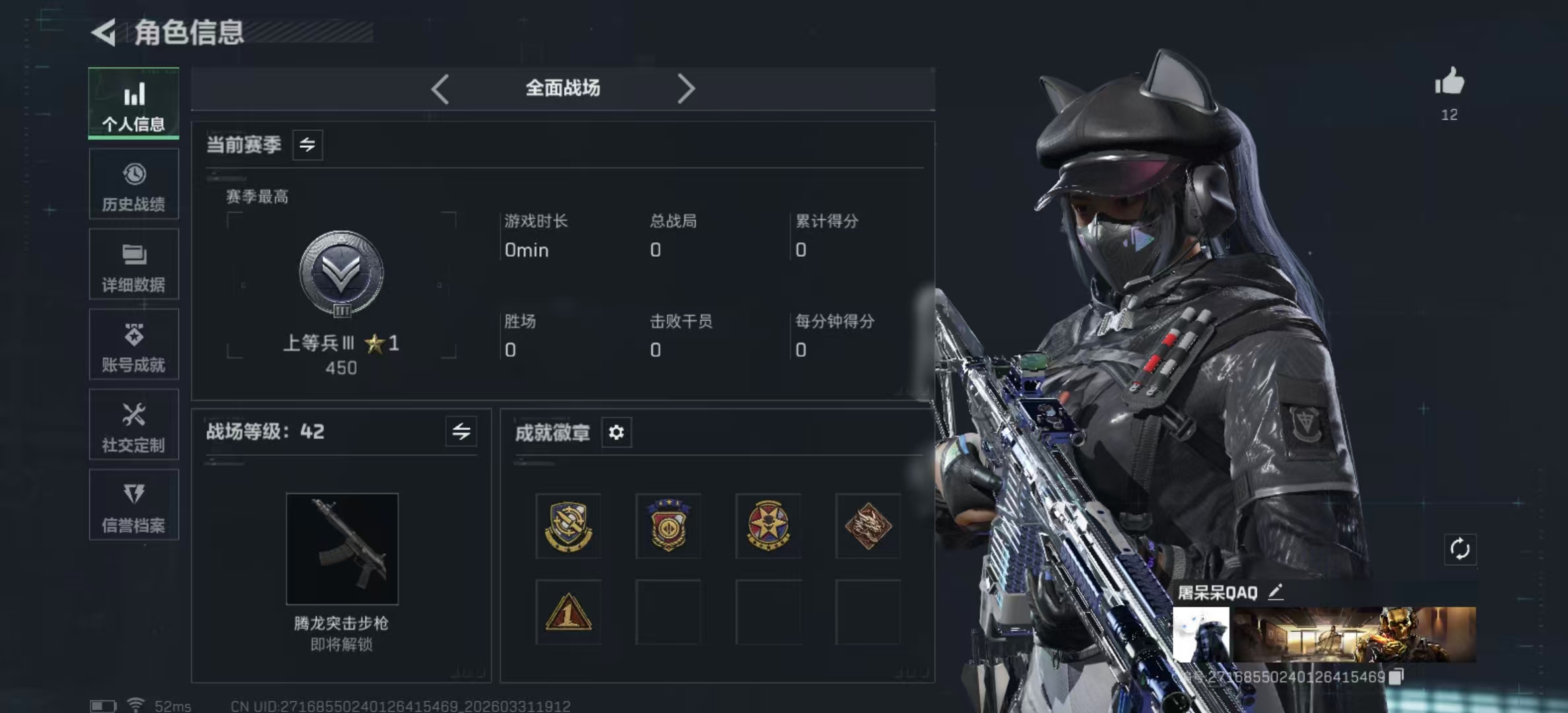
Task: Toggle the 战场等级 display switch icon
Action: [462, 432]
